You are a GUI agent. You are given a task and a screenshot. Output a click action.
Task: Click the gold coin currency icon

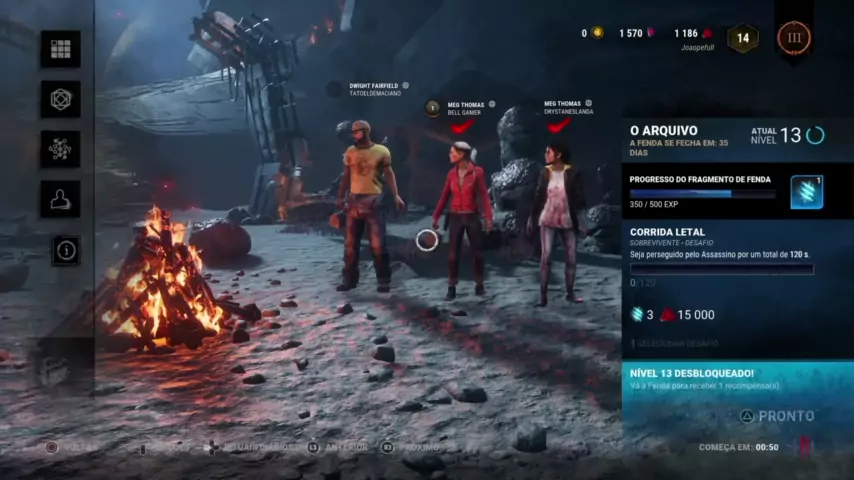pyautogui.click(x=597, y=33)
